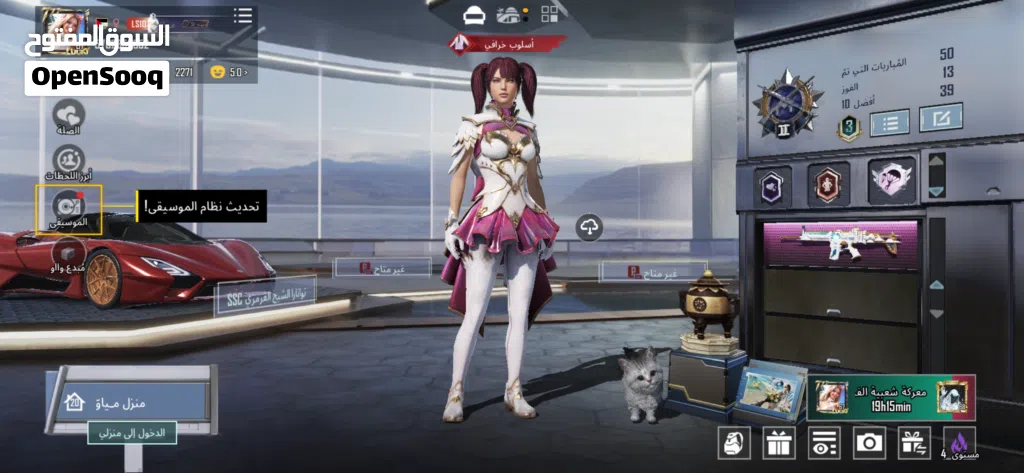Open the music (الموسيقى) button
This screenshot has height=473, width=1024.
pos(69,208)
